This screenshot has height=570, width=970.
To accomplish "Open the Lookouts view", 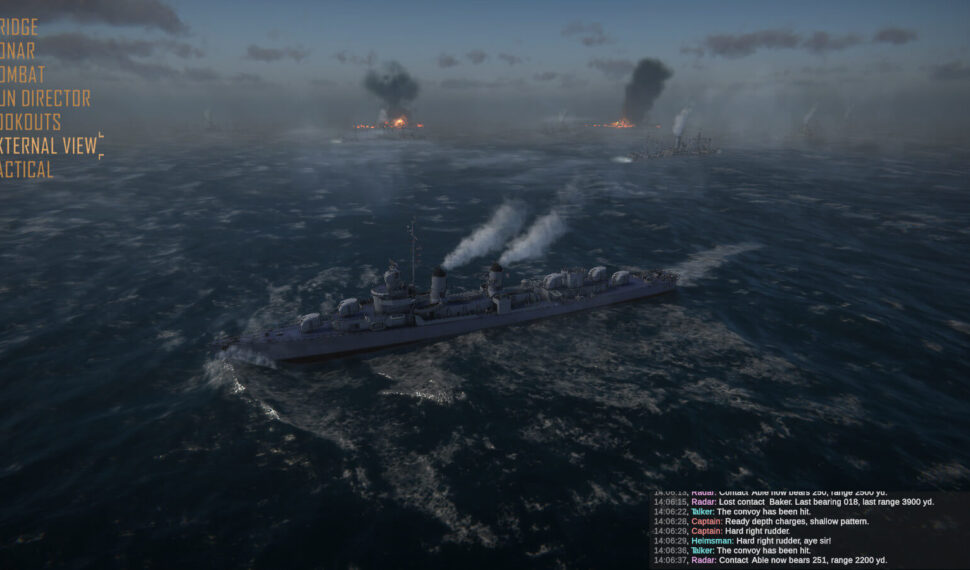I will tap(31, 122).
